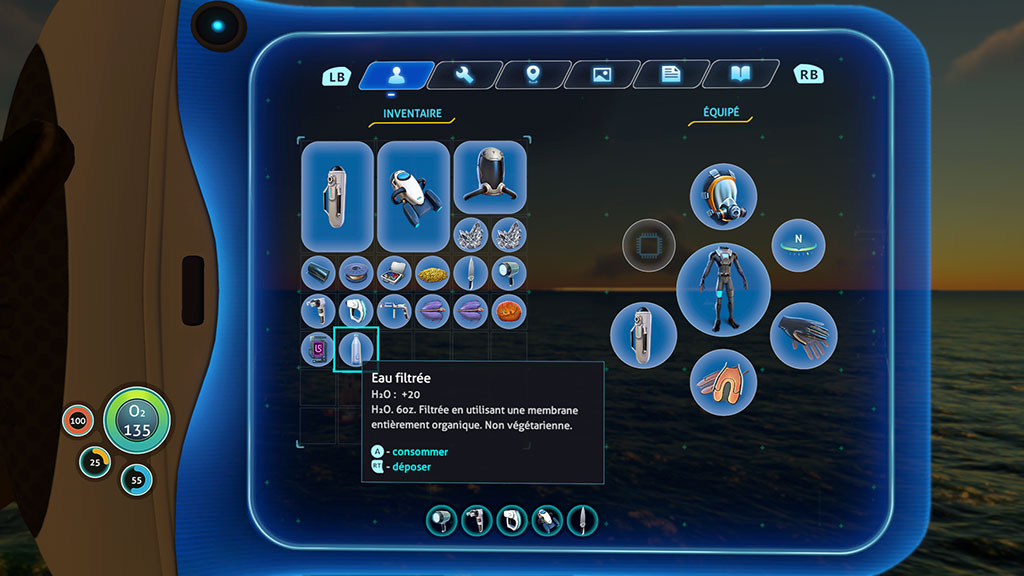The width and height of the screenshot is (1024, 576).
Task: Switch to the wrench blueprints tab
Action: point(464,75)
